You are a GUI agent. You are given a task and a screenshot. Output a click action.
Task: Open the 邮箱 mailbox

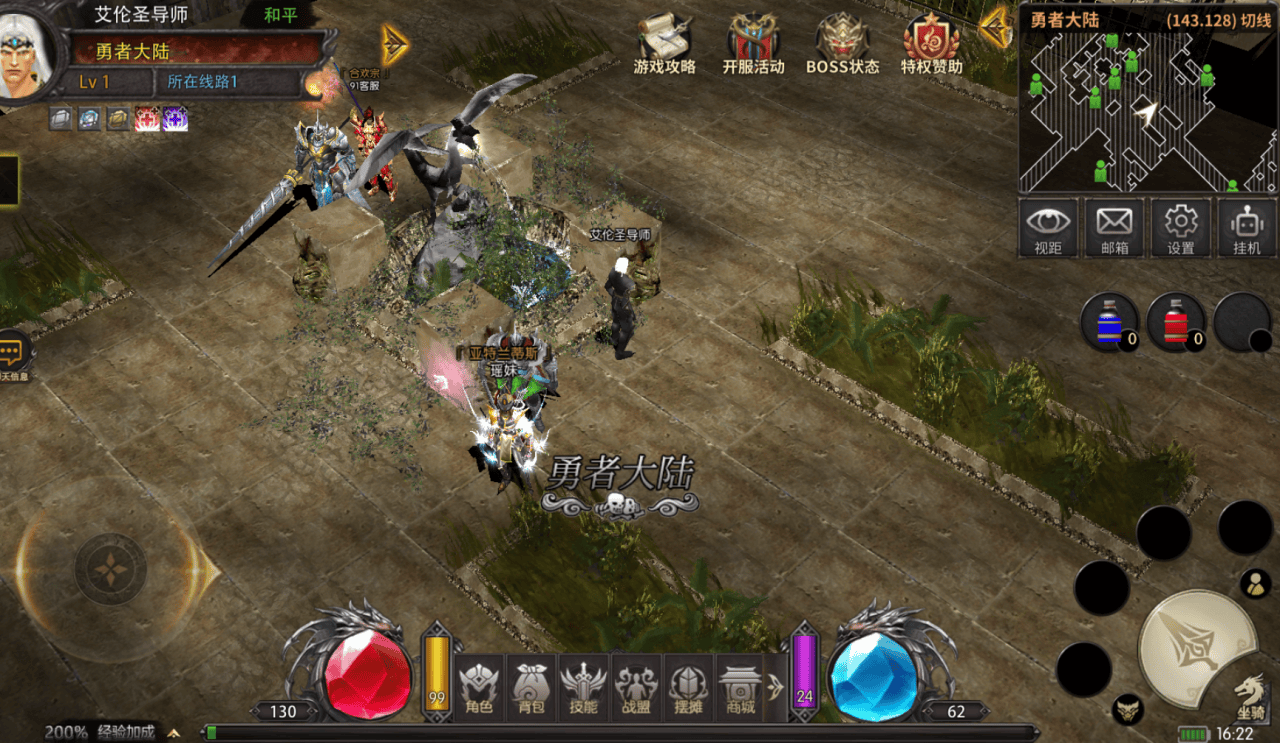(1114, 228)
